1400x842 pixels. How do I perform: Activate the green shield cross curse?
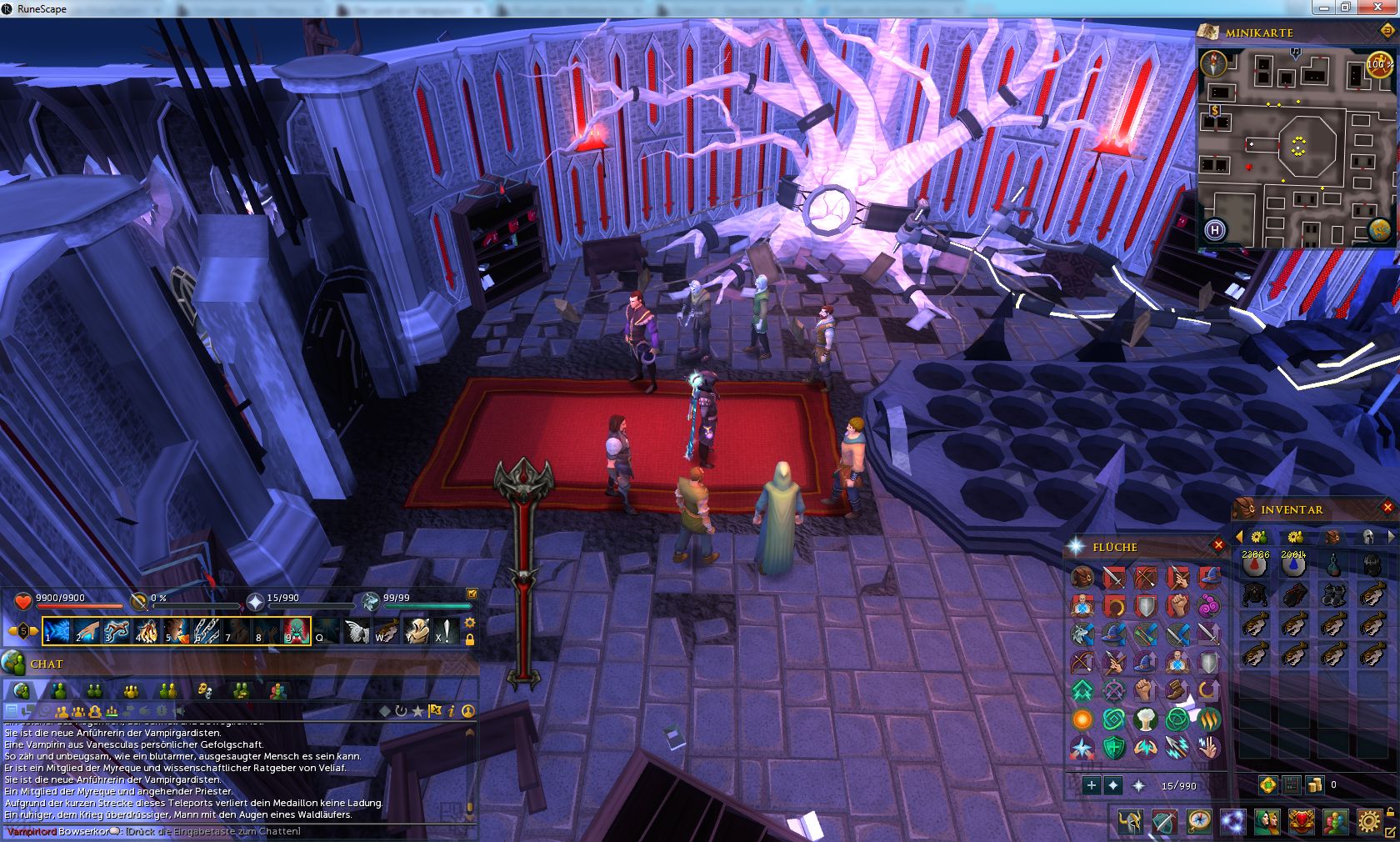pos(1114,747)
